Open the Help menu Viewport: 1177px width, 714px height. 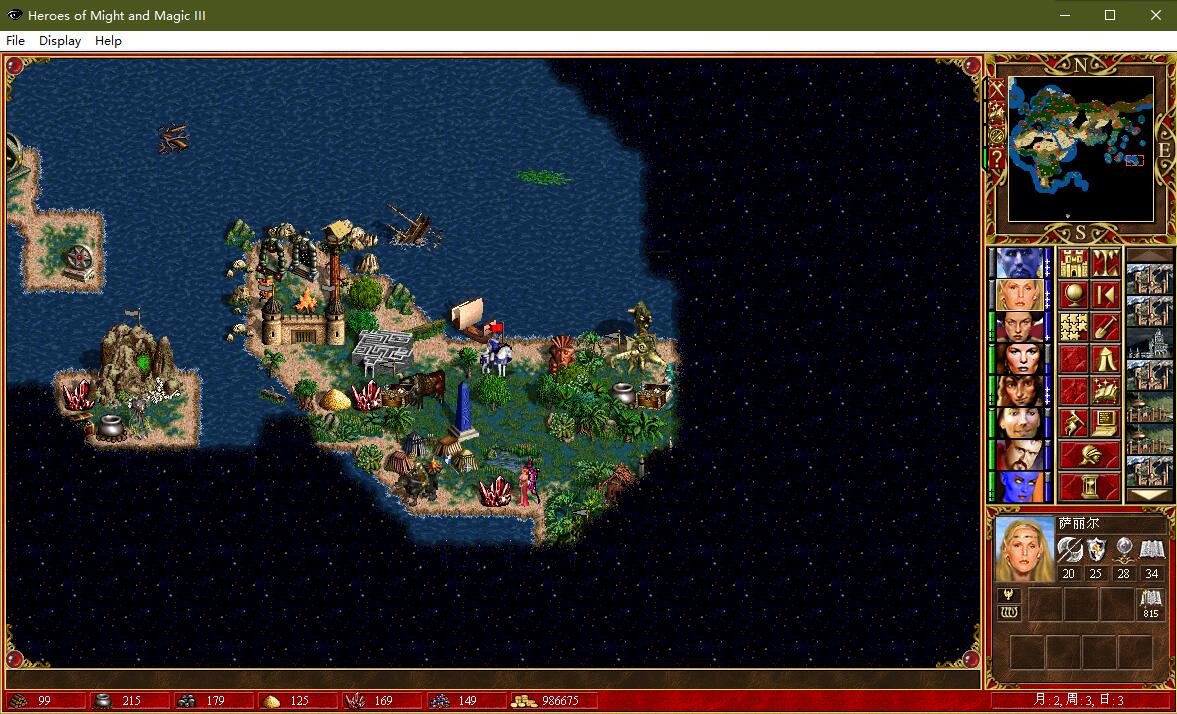(108, 41)
